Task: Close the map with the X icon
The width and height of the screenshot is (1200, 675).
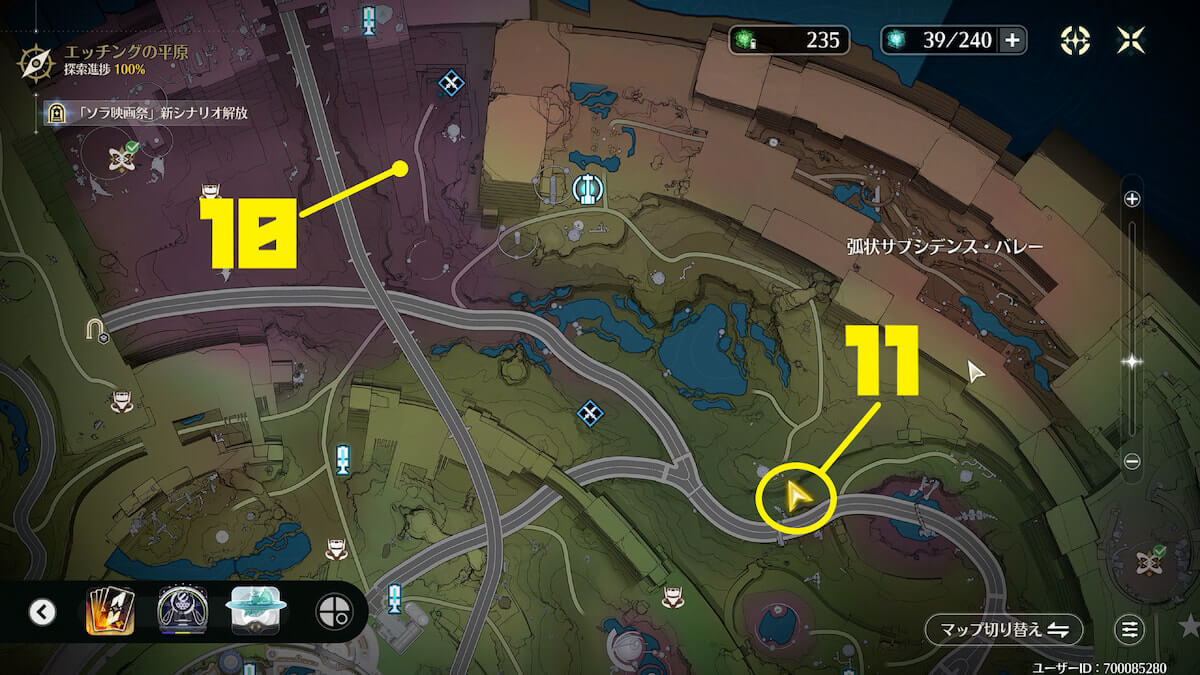Action: coord(1132,40)
